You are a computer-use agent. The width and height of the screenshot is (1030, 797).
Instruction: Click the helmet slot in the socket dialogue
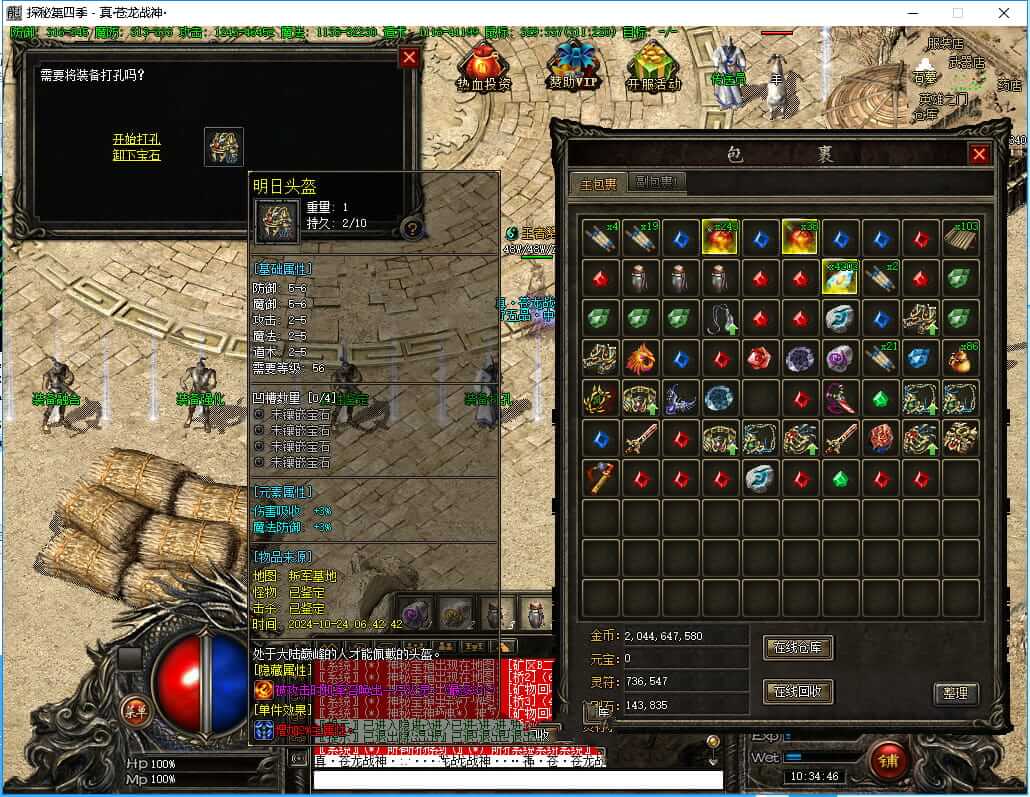click(224, 147)
